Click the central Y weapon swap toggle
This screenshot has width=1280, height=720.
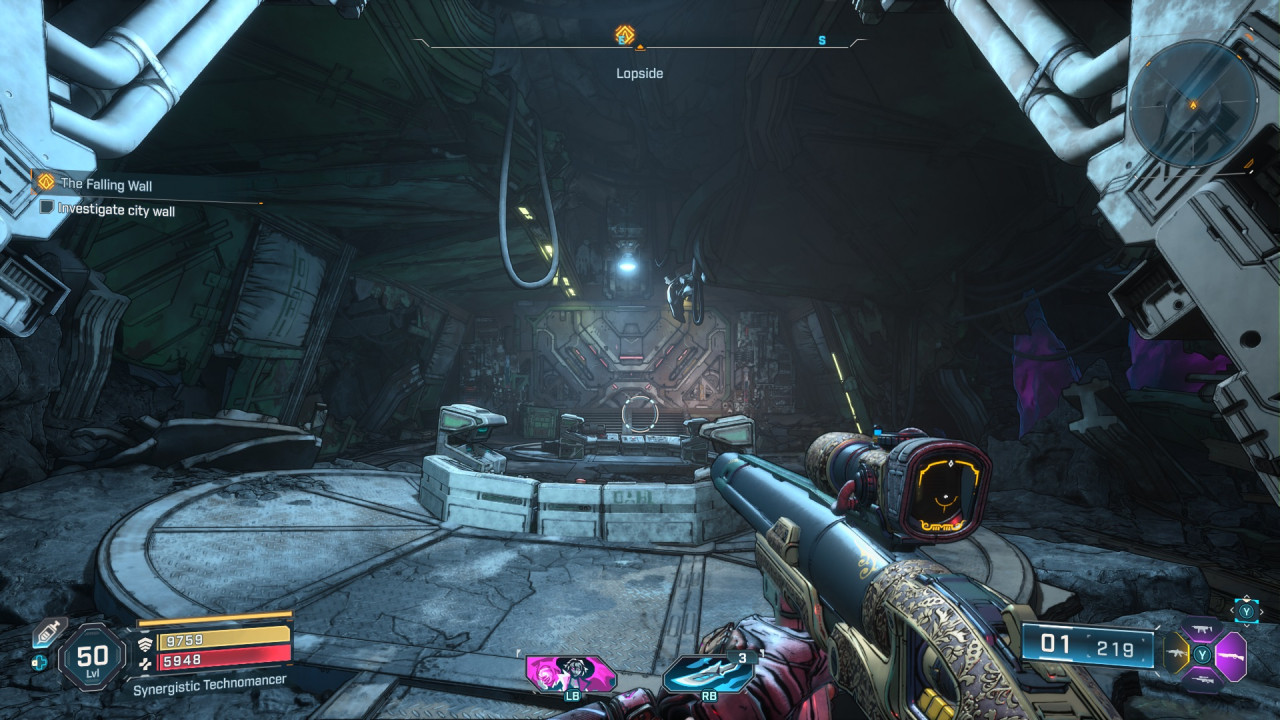click(x=1202, y=654)
